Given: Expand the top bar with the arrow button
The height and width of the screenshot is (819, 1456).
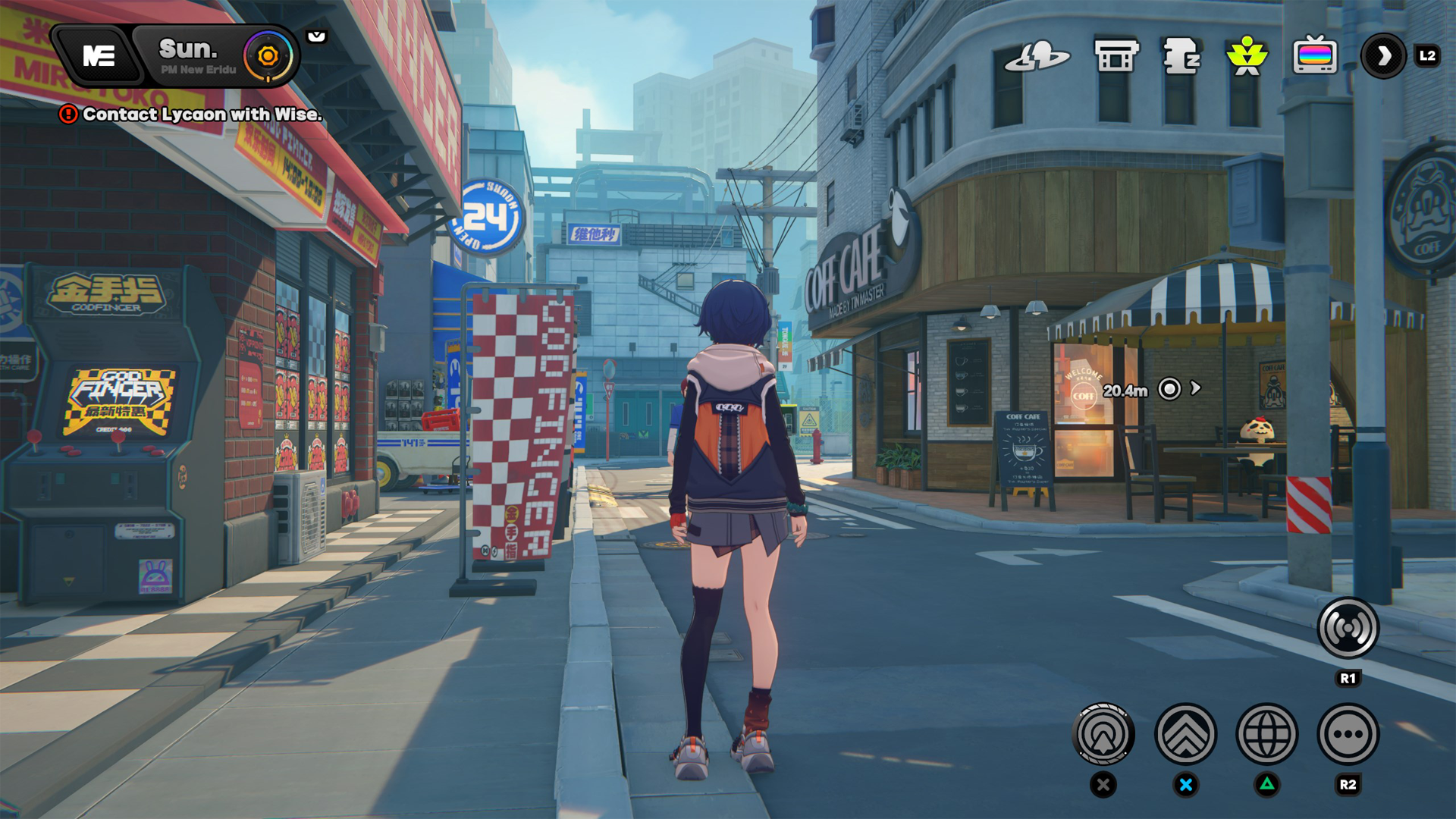Looking at the screenshot, I should click(x=1384, y=56).
